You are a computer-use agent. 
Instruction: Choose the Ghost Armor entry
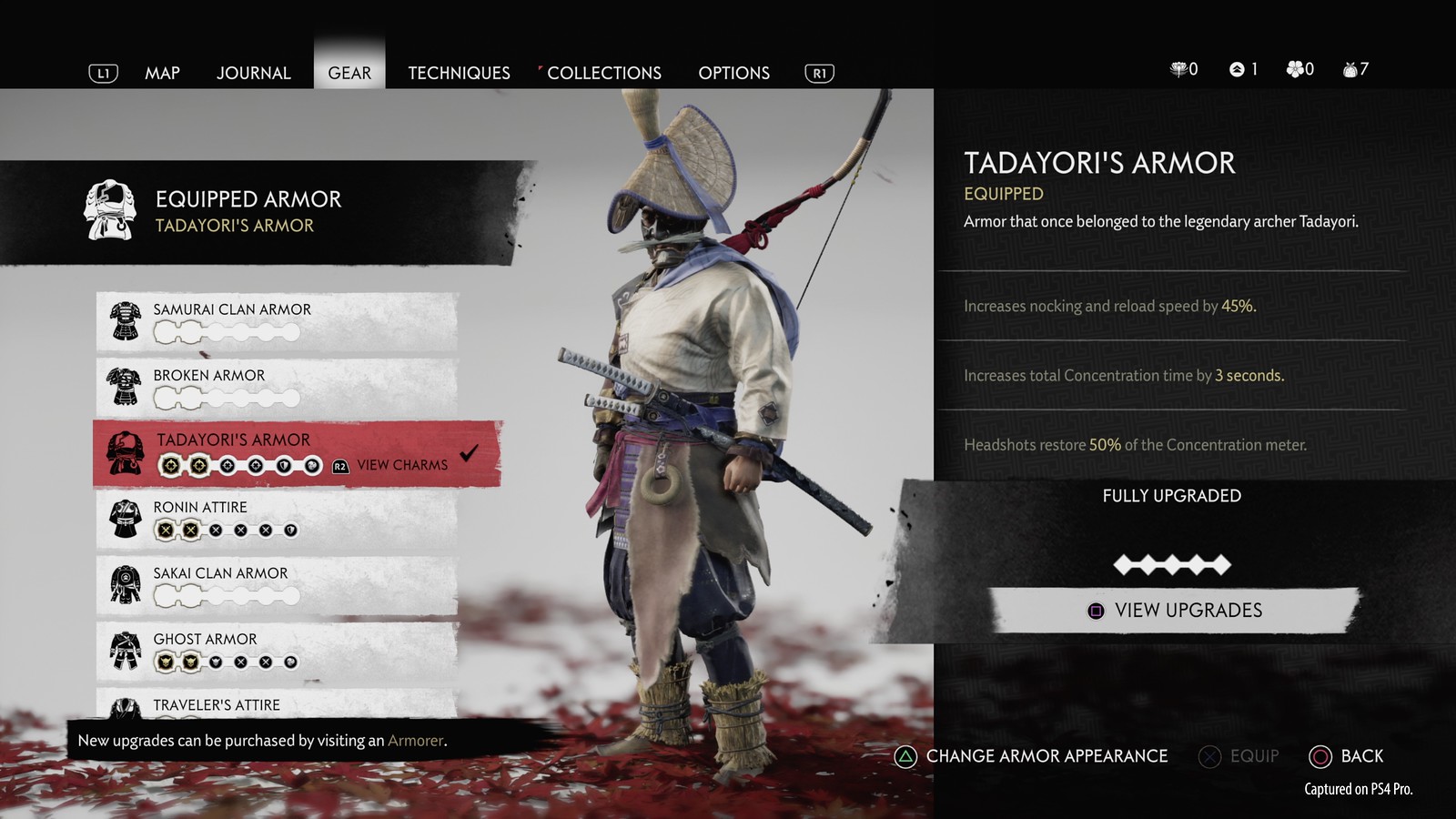point(277,651)
